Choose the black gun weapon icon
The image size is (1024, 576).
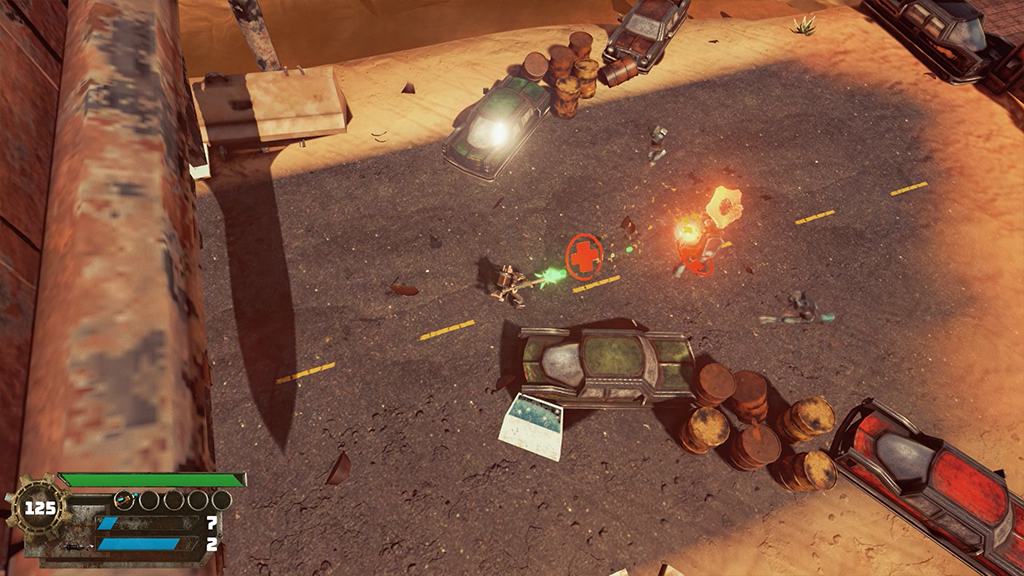tap(74, 546)
